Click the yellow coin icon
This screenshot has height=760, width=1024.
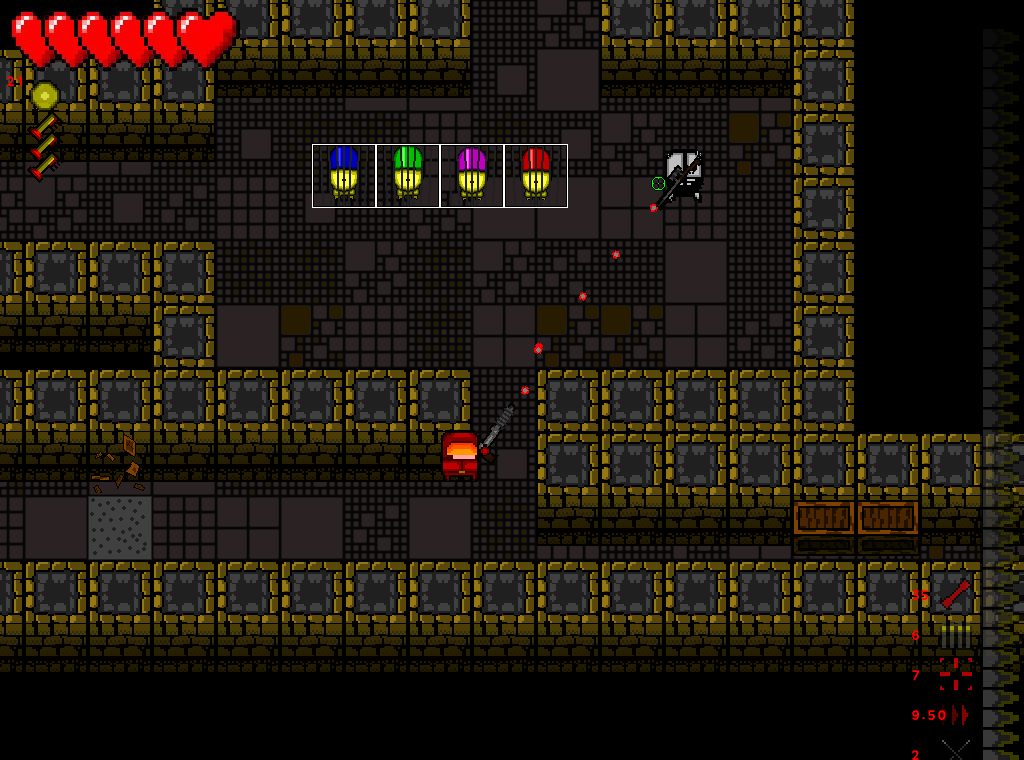click(x=45, y=96)
